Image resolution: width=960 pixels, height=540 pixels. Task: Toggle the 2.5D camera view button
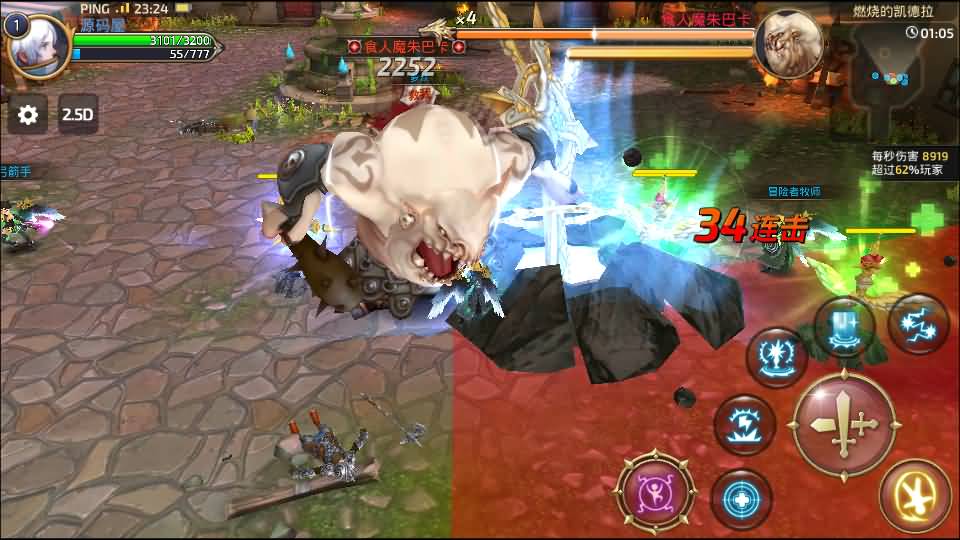pos(77,115)
